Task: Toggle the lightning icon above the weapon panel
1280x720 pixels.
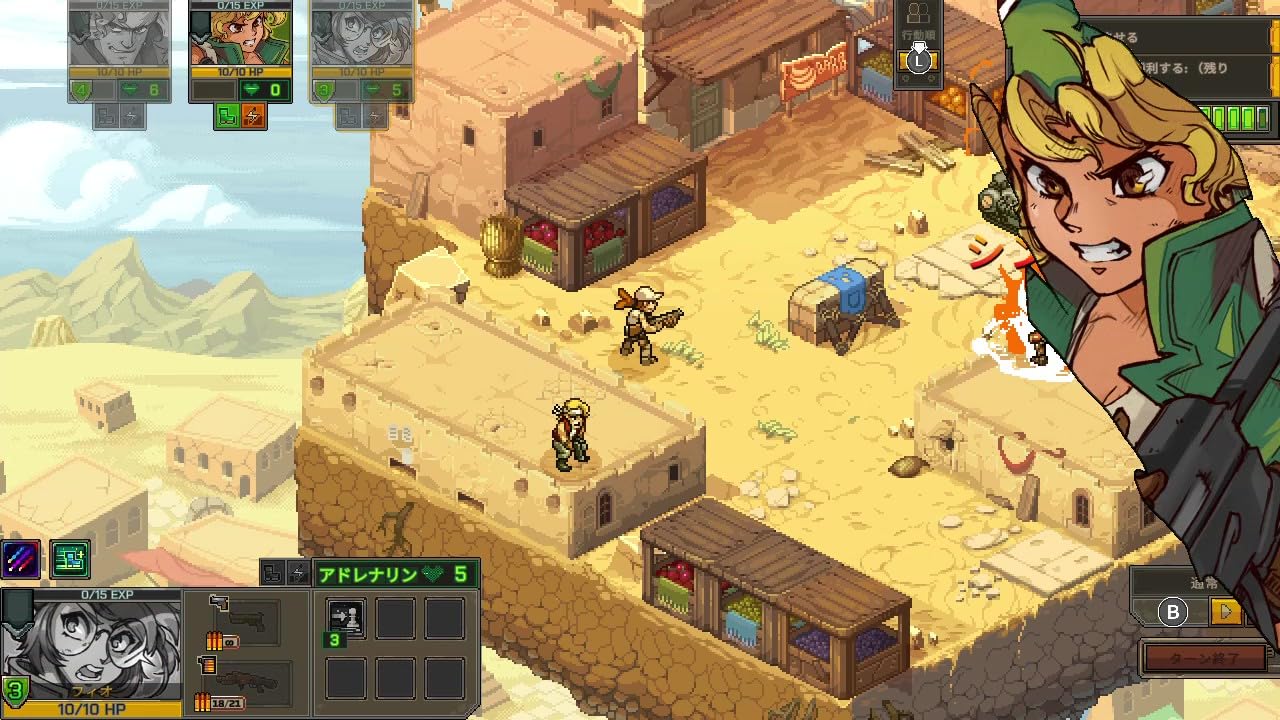Action: [x=299, y=572]
